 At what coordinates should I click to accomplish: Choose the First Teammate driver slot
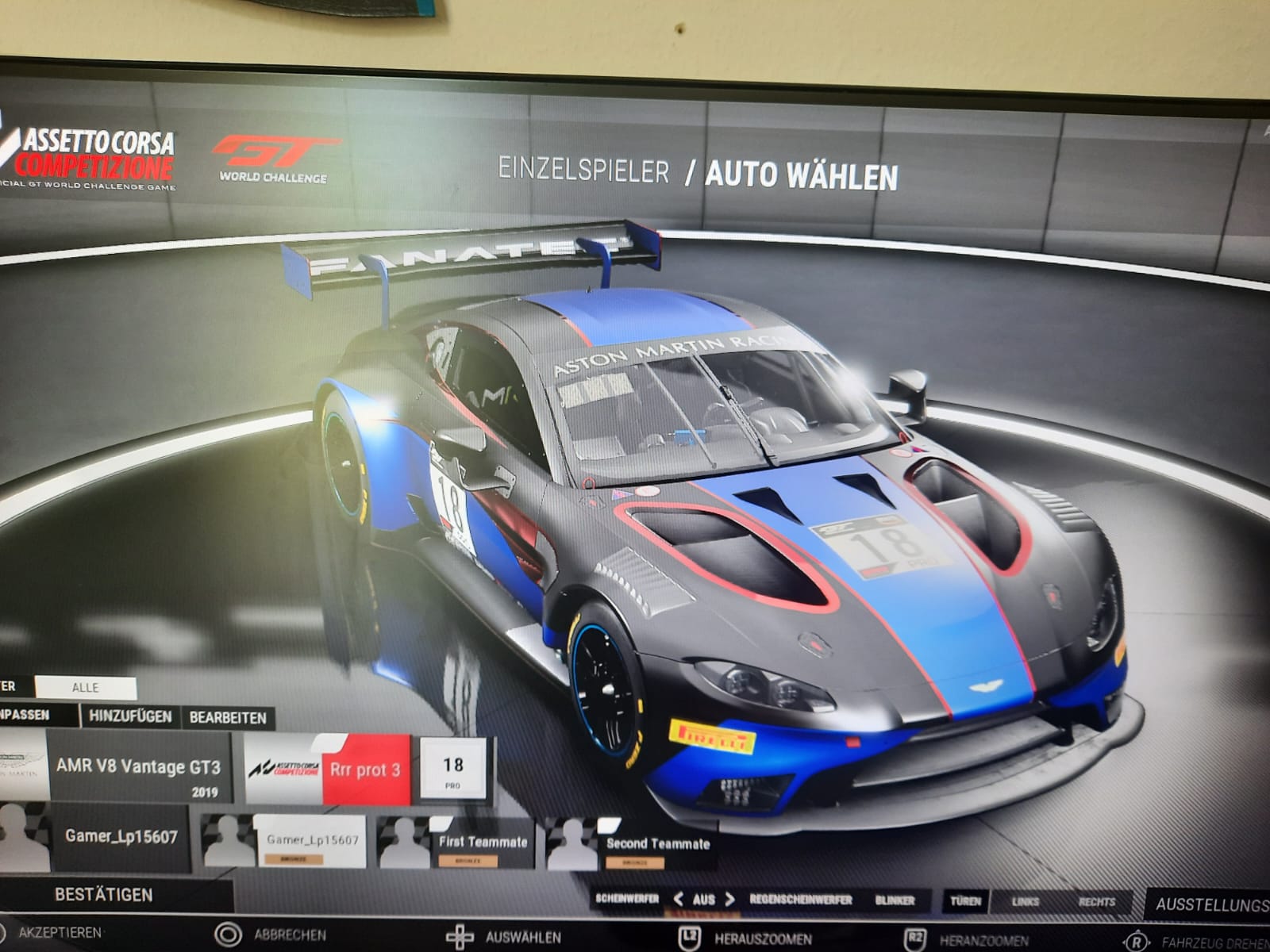click(483, 843)
